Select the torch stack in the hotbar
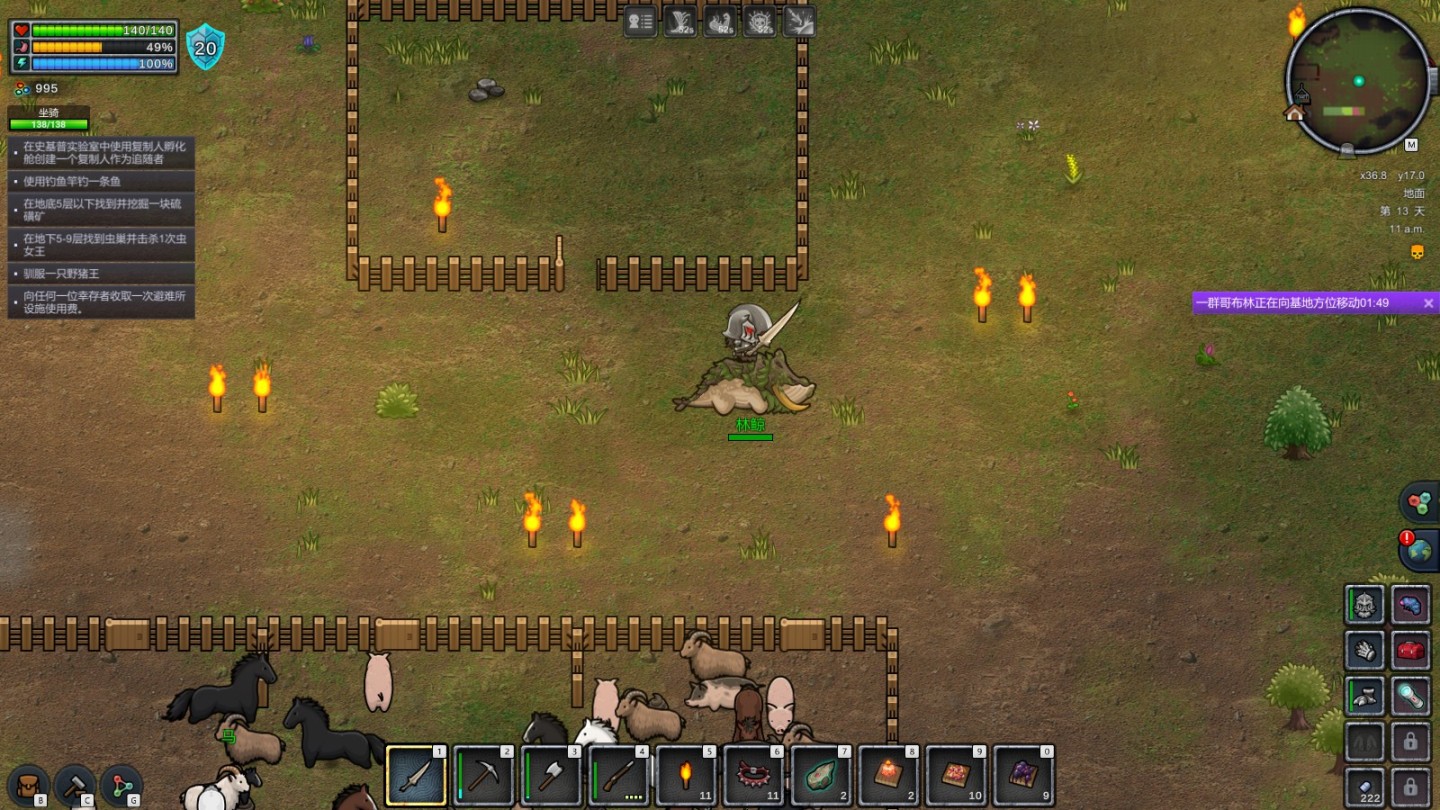Screen dimensions: 1440x810 click(x=687, y=776)
